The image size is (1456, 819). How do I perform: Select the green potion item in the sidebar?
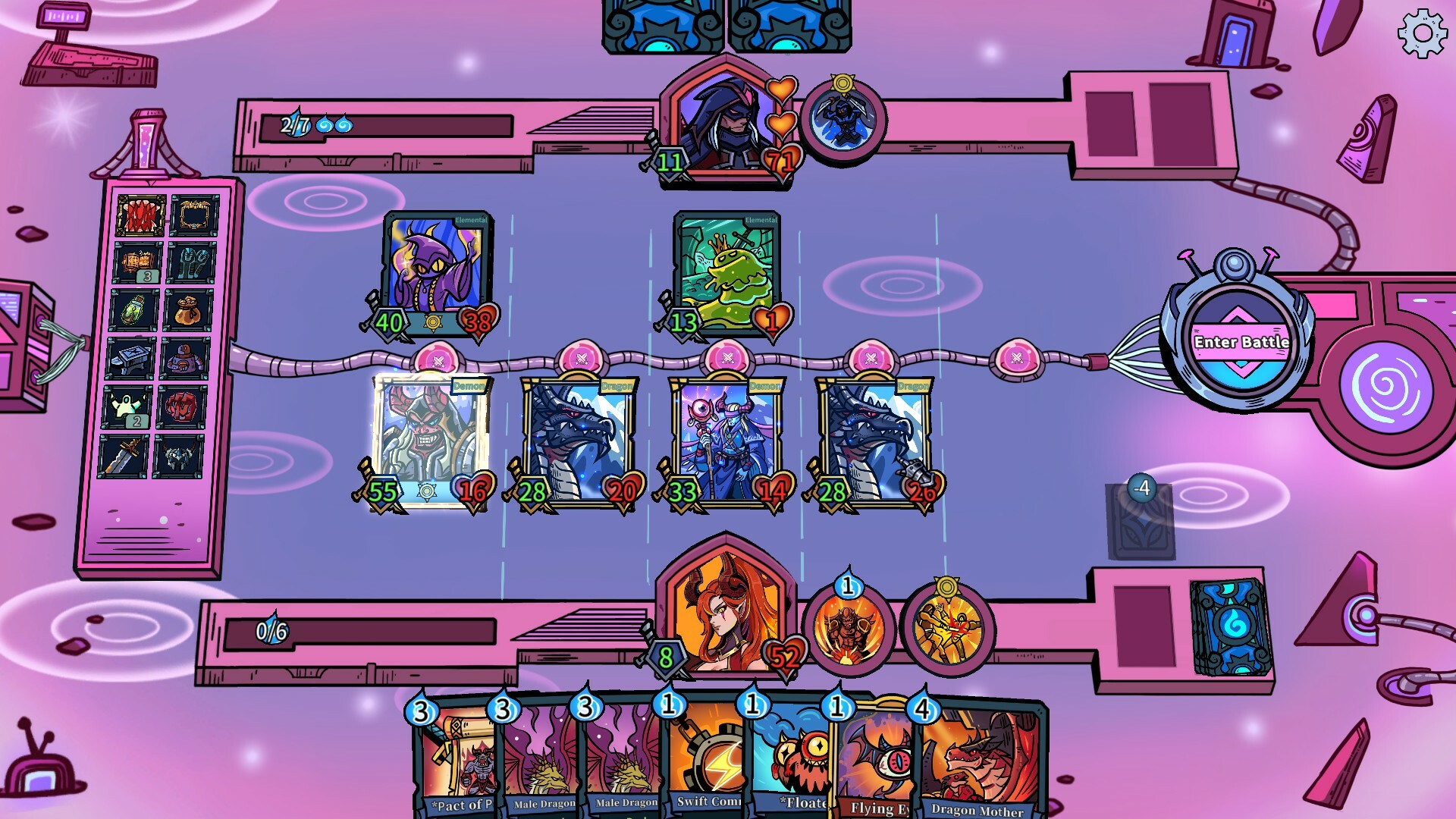[133, 311]
